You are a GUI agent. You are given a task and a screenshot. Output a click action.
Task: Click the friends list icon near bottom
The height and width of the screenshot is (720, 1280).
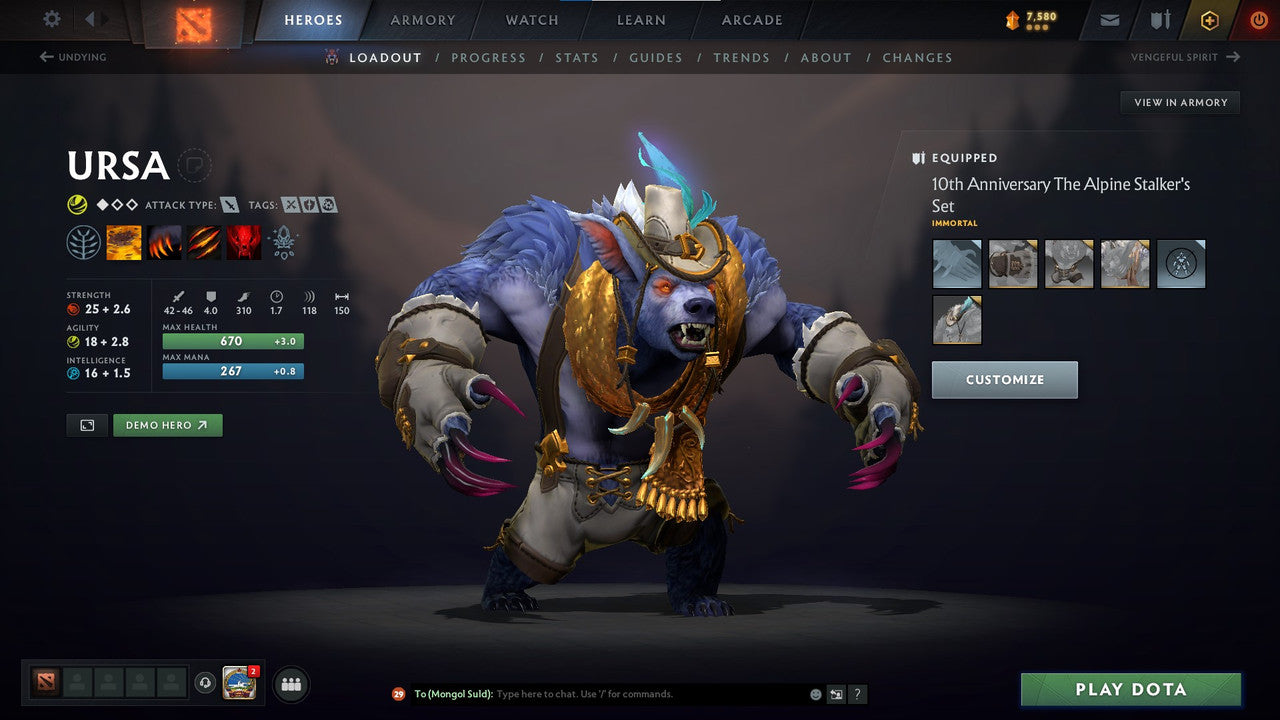click(290, 684)
